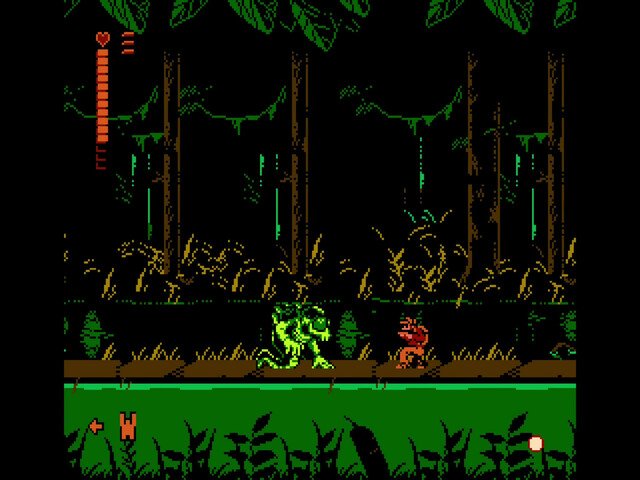640x480 pixels.
Task: Select the orange left-pointing arrow indicator
Action: (x=96, y=426)
